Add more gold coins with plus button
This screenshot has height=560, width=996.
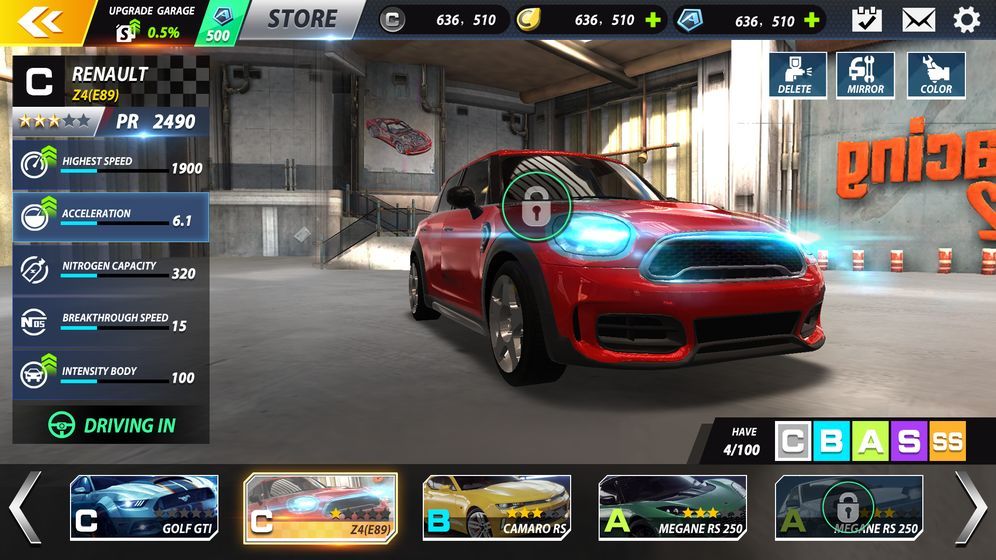pos(654,20)
